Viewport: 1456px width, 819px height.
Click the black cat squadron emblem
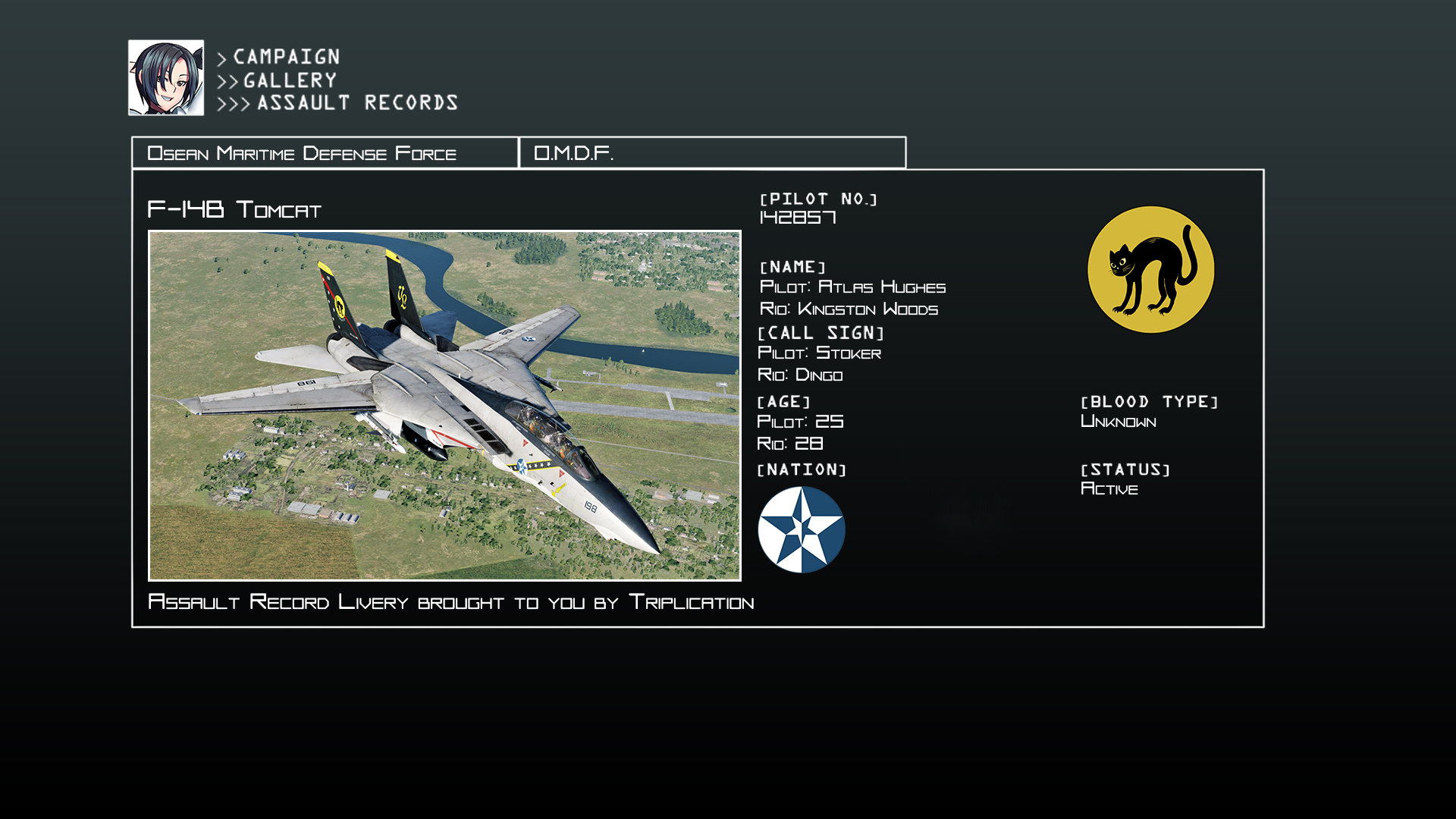tap(1150, 270)
